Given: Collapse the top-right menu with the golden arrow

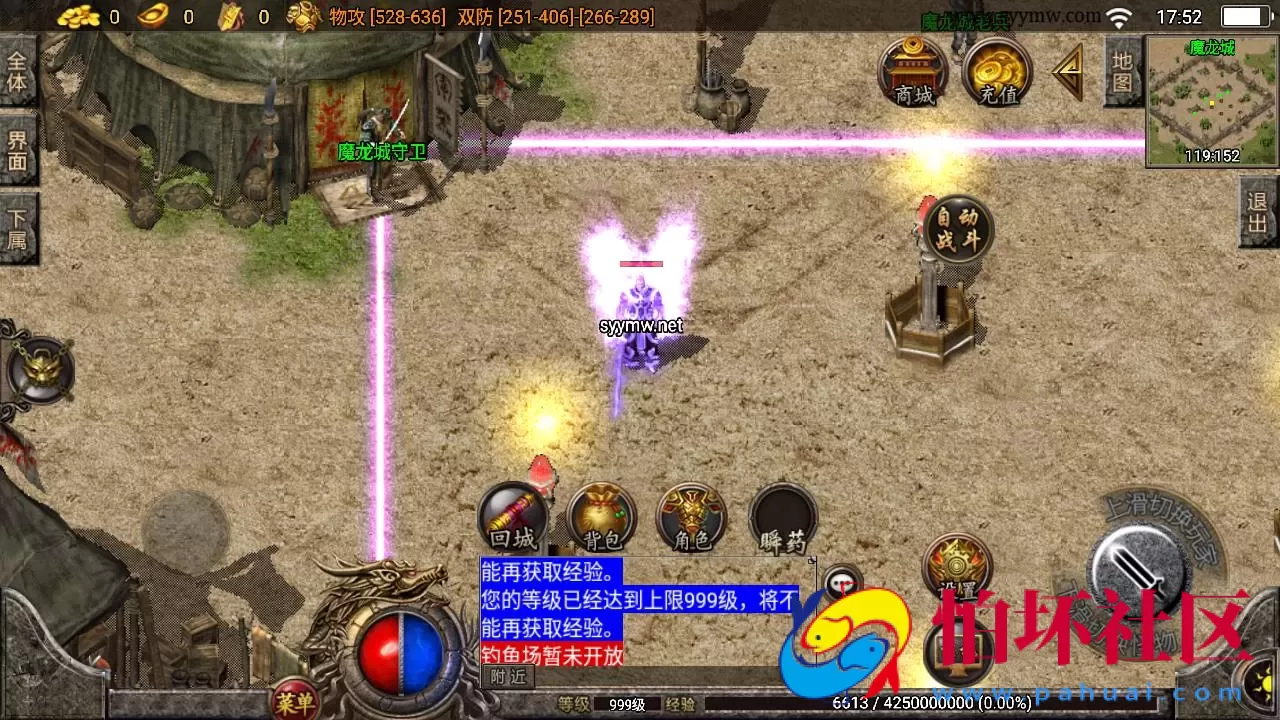Looking at the screenshot, I should (x=1068, y=70).
